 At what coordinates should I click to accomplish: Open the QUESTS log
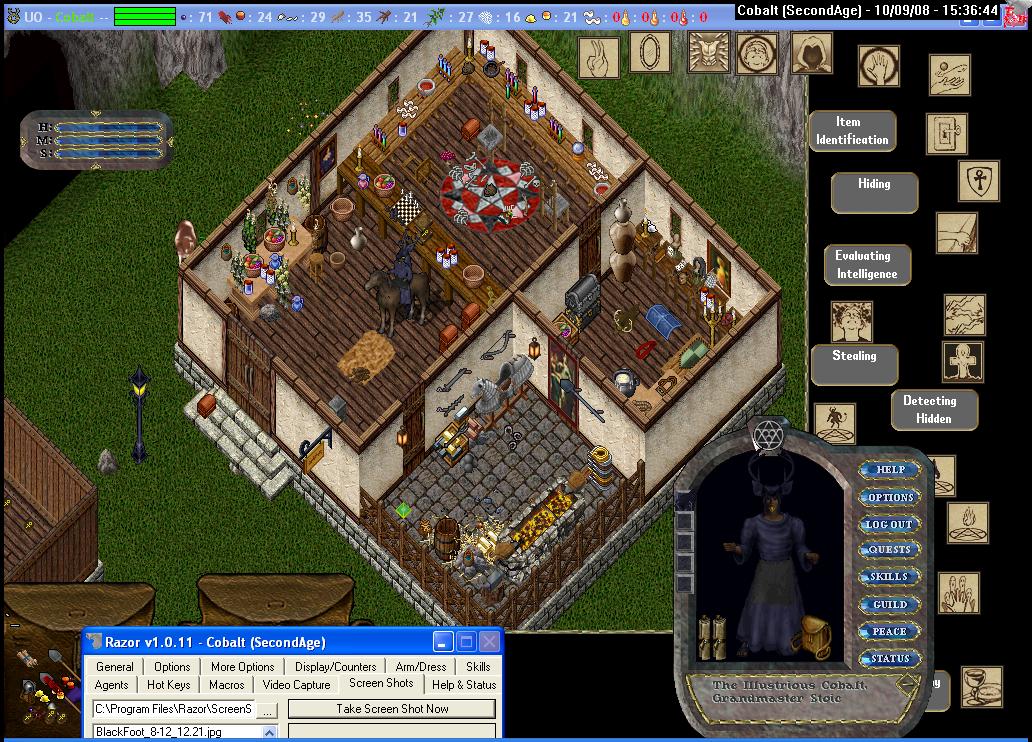(889, 550)
